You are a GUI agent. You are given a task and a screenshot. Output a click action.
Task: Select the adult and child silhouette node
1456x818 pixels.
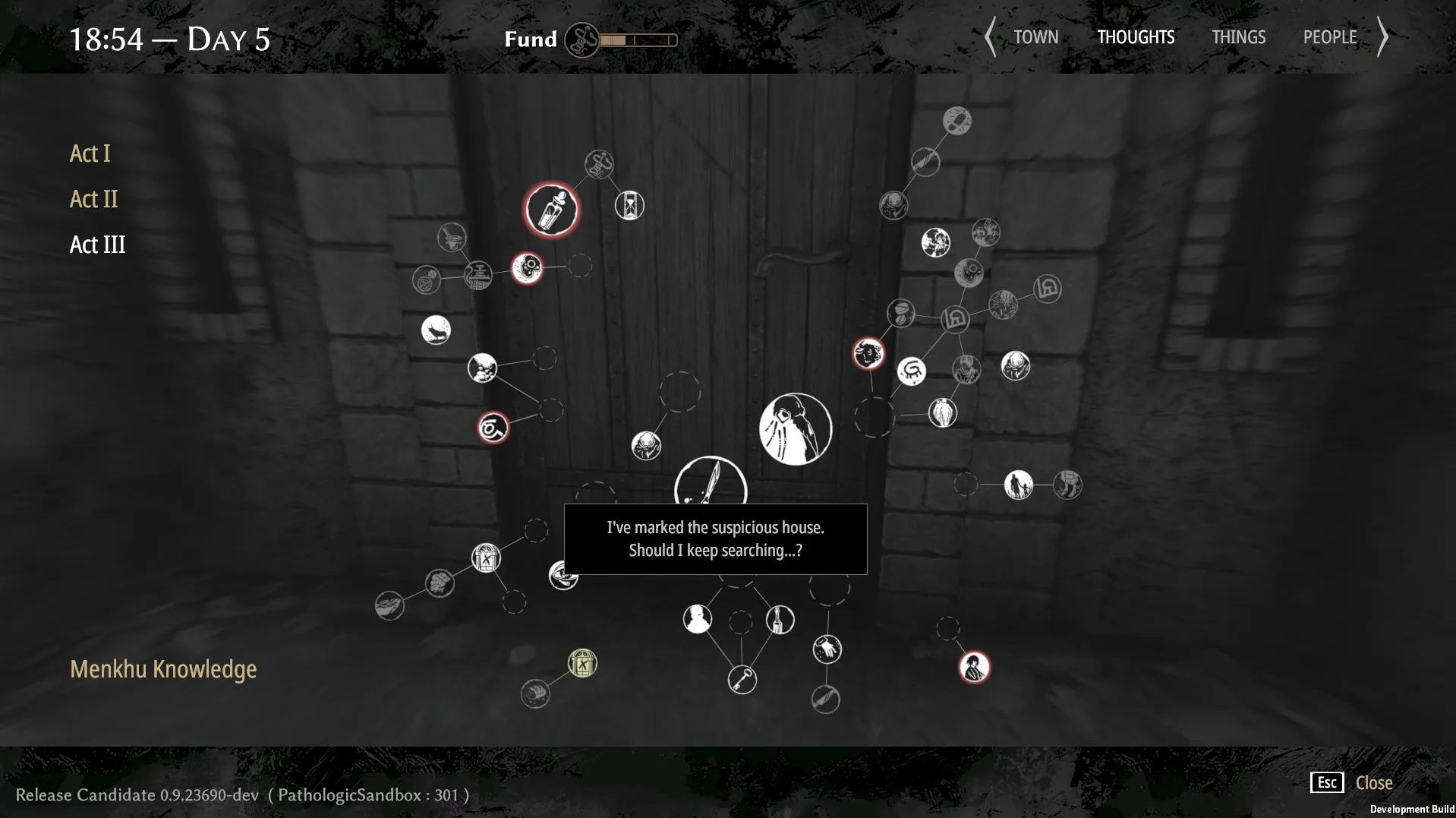tap(1018, 485)
